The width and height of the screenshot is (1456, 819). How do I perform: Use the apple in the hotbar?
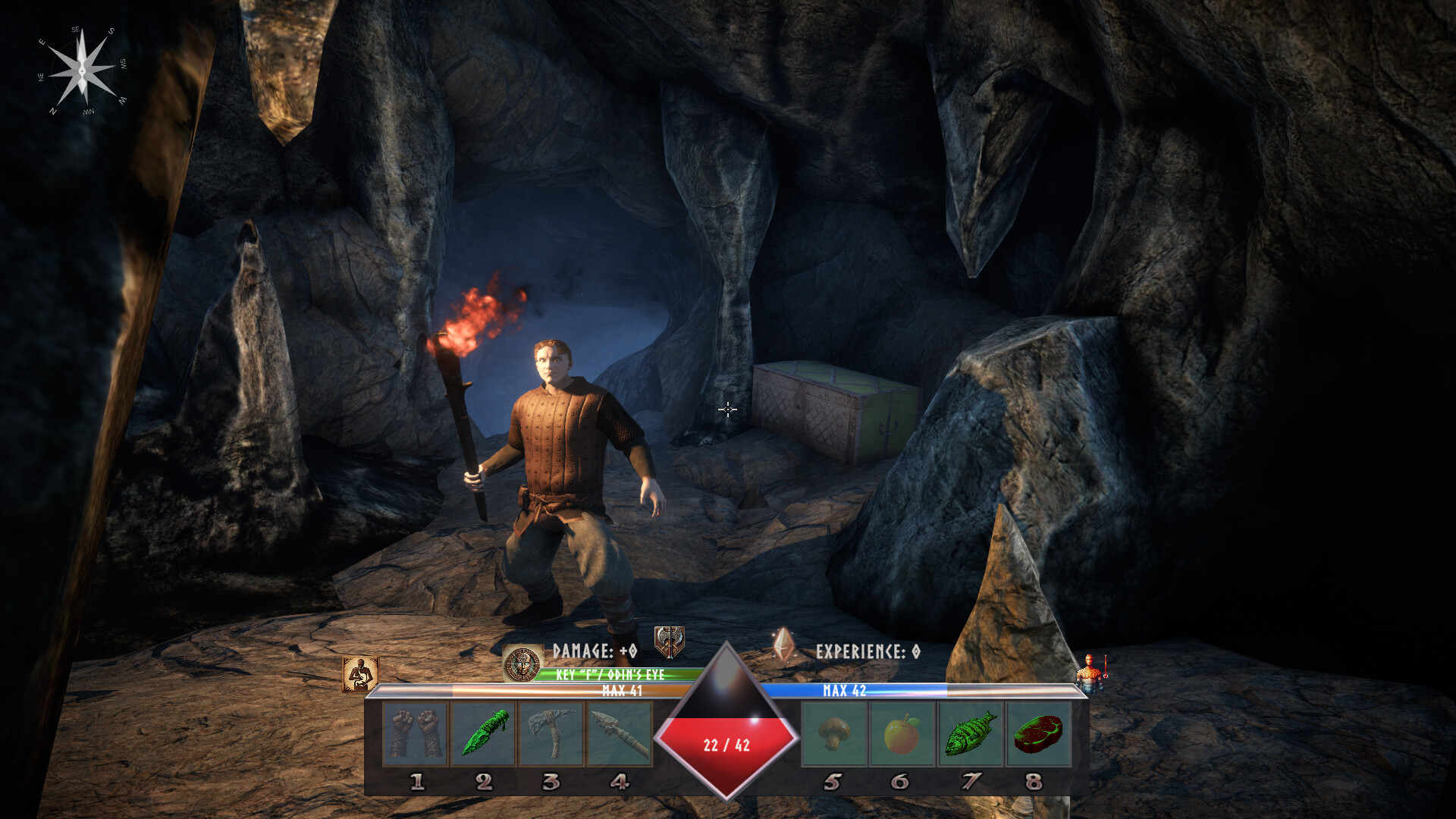[x=902, y=733]
